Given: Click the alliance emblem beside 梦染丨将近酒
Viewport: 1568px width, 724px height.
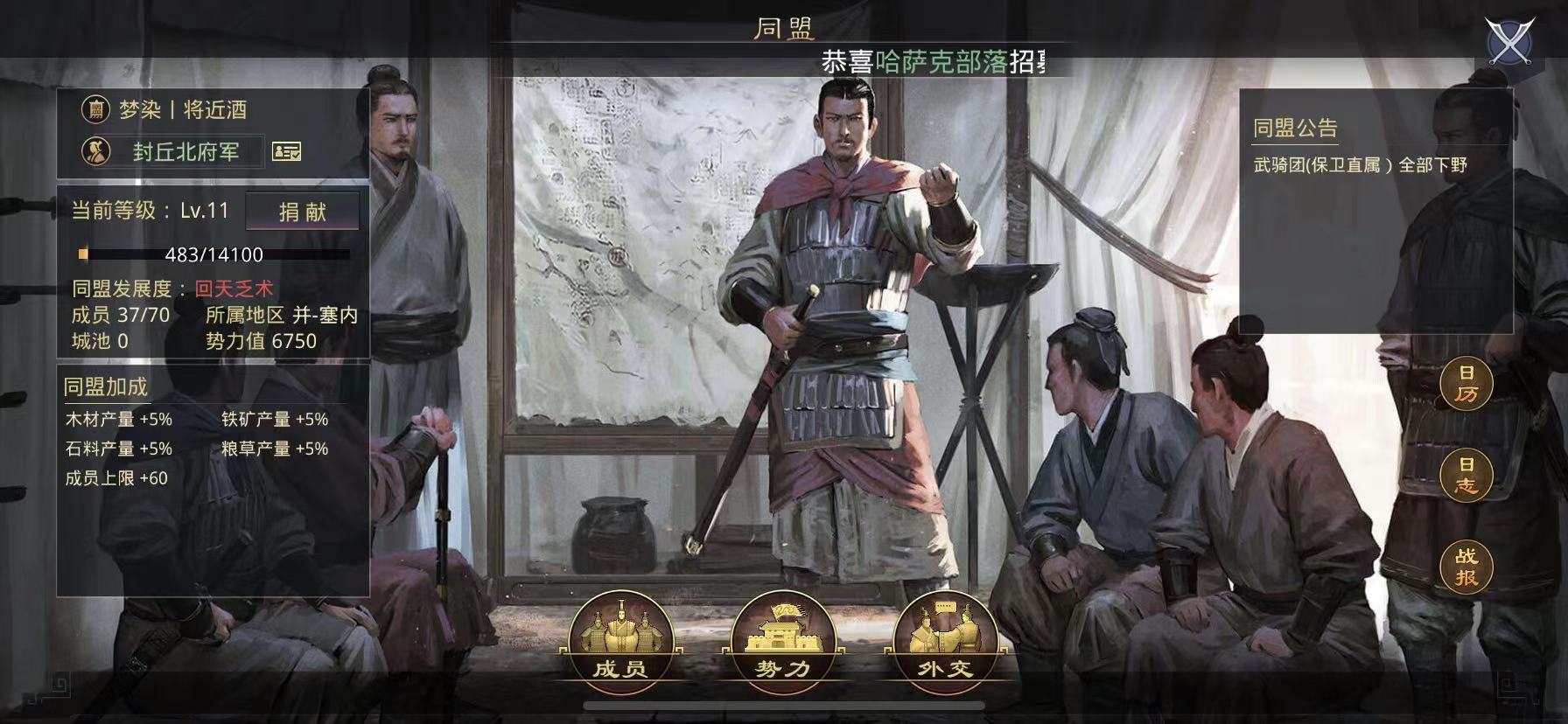Looking at the screenshot, I should pyautogui.click(x=96, y=110).
